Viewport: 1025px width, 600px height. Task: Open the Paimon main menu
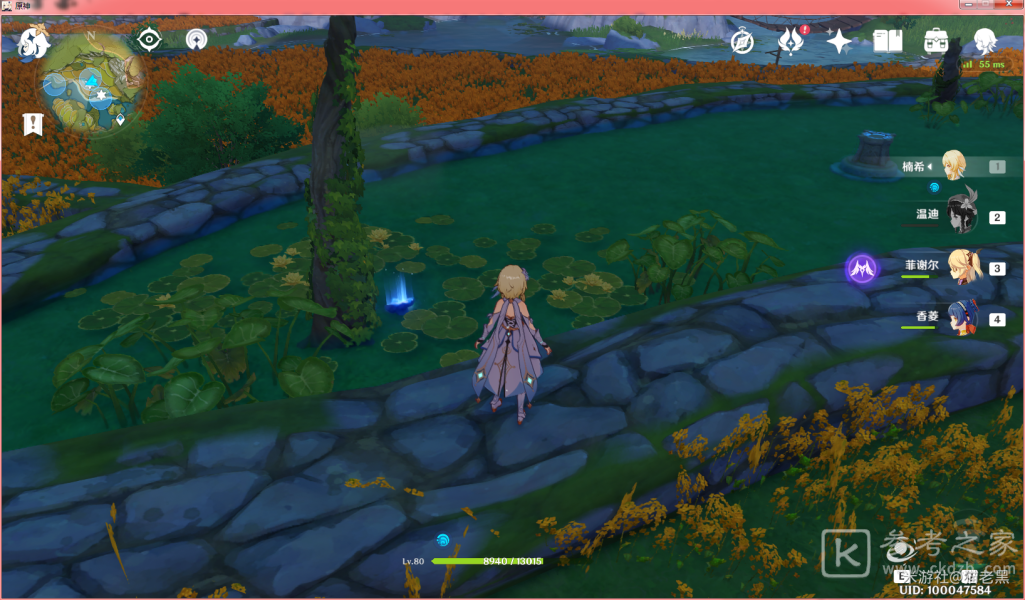click(x=35, y=42)
